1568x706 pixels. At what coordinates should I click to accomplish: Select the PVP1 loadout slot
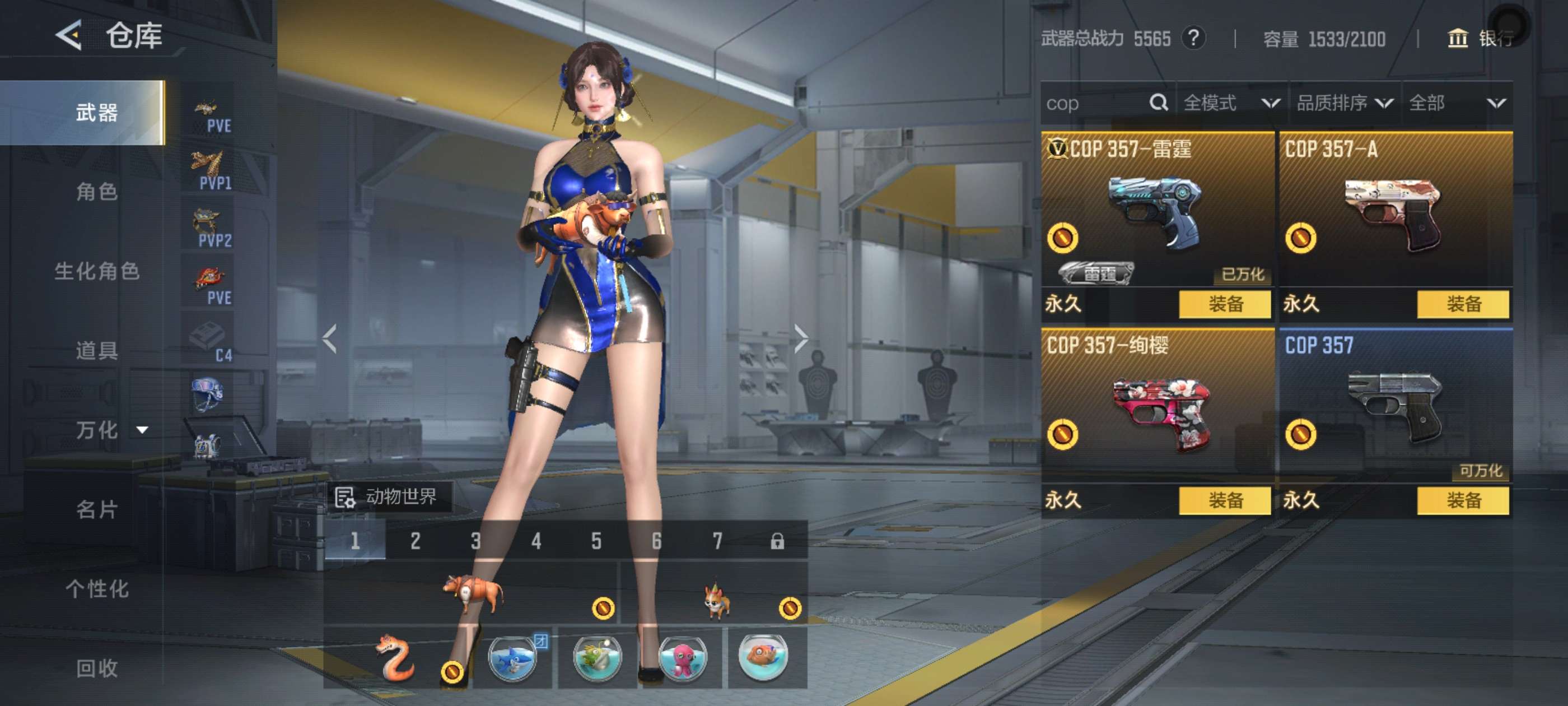pyautogui.click(x=209, y=169)
